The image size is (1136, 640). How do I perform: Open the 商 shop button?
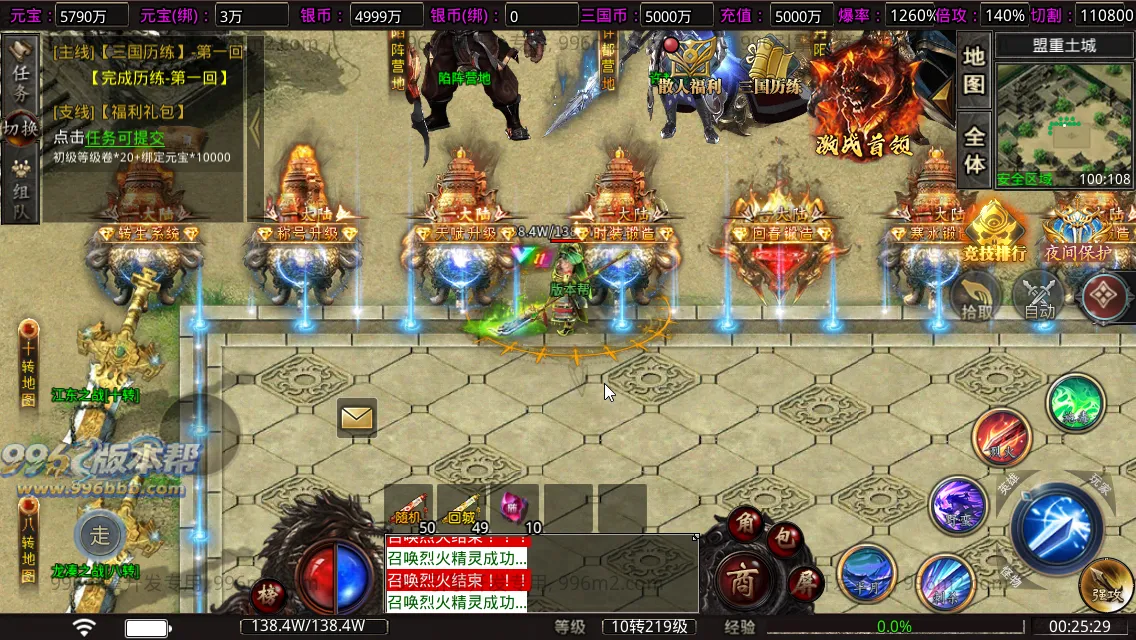pos(741,581)
